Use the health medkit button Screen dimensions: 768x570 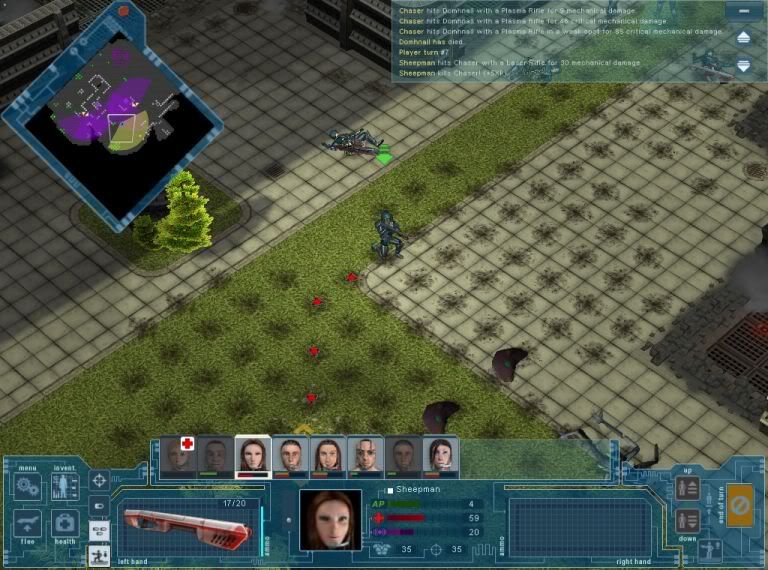tap(65, 526)
